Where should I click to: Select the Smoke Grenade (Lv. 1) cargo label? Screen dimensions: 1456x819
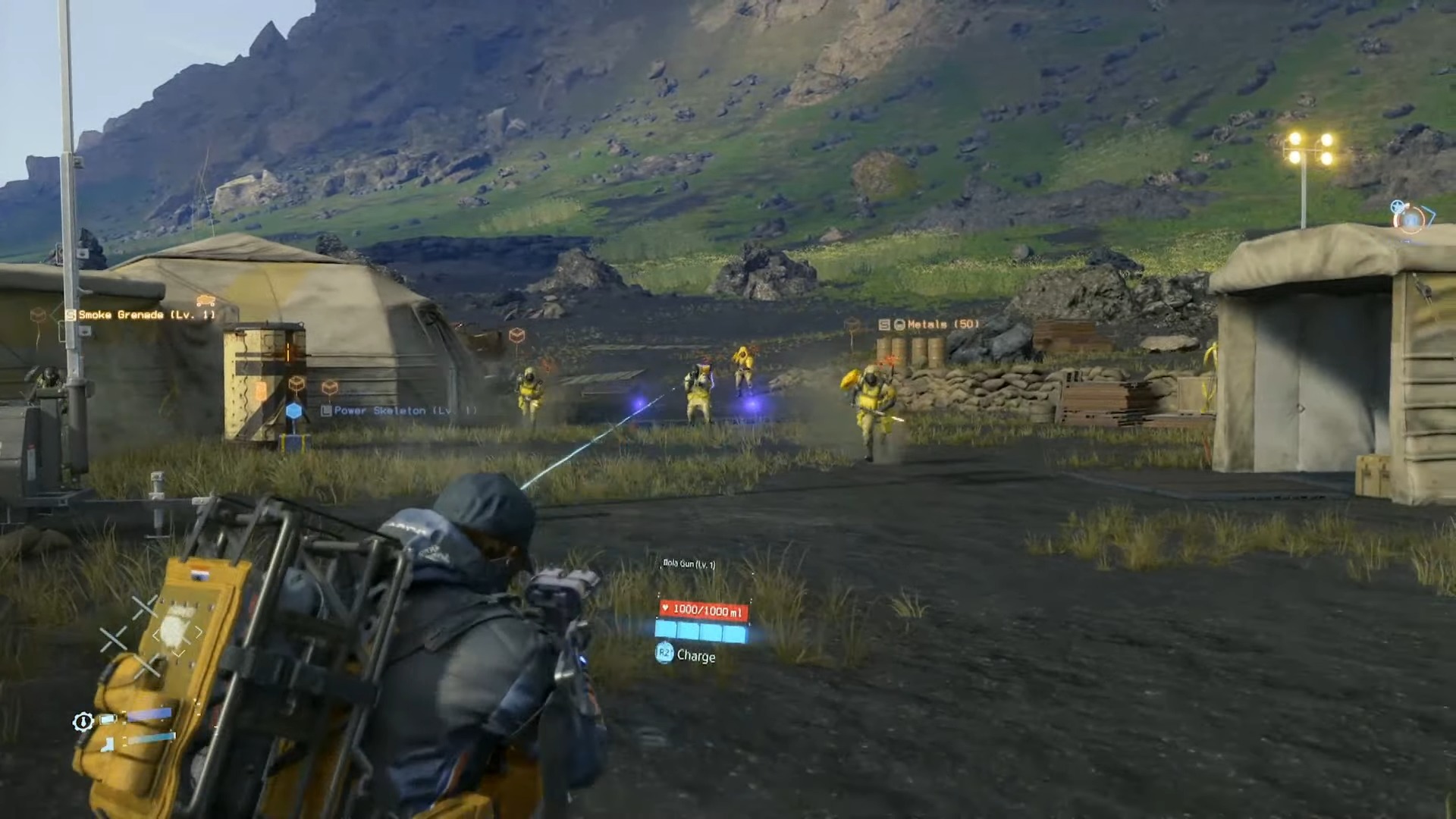(x=146, y=315)
